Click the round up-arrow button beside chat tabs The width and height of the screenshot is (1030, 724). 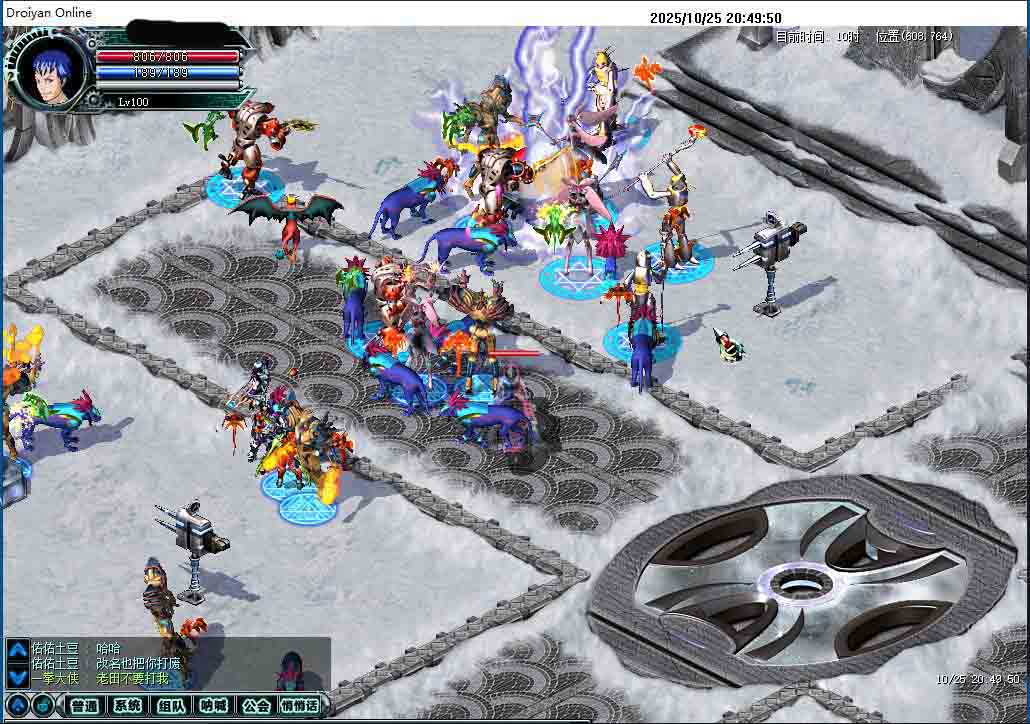(18, 706)
